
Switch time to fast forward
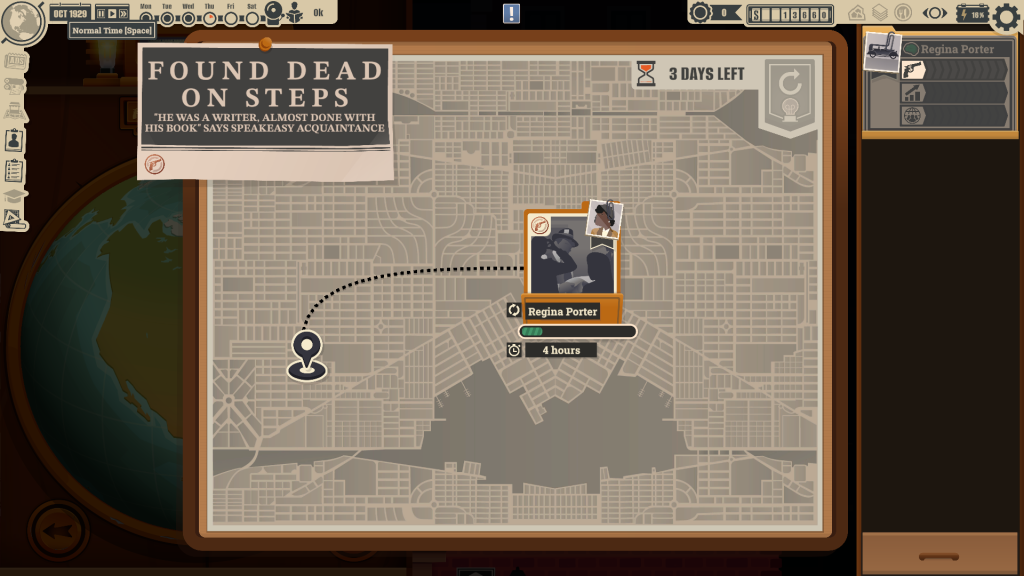[x=123, y=14]
